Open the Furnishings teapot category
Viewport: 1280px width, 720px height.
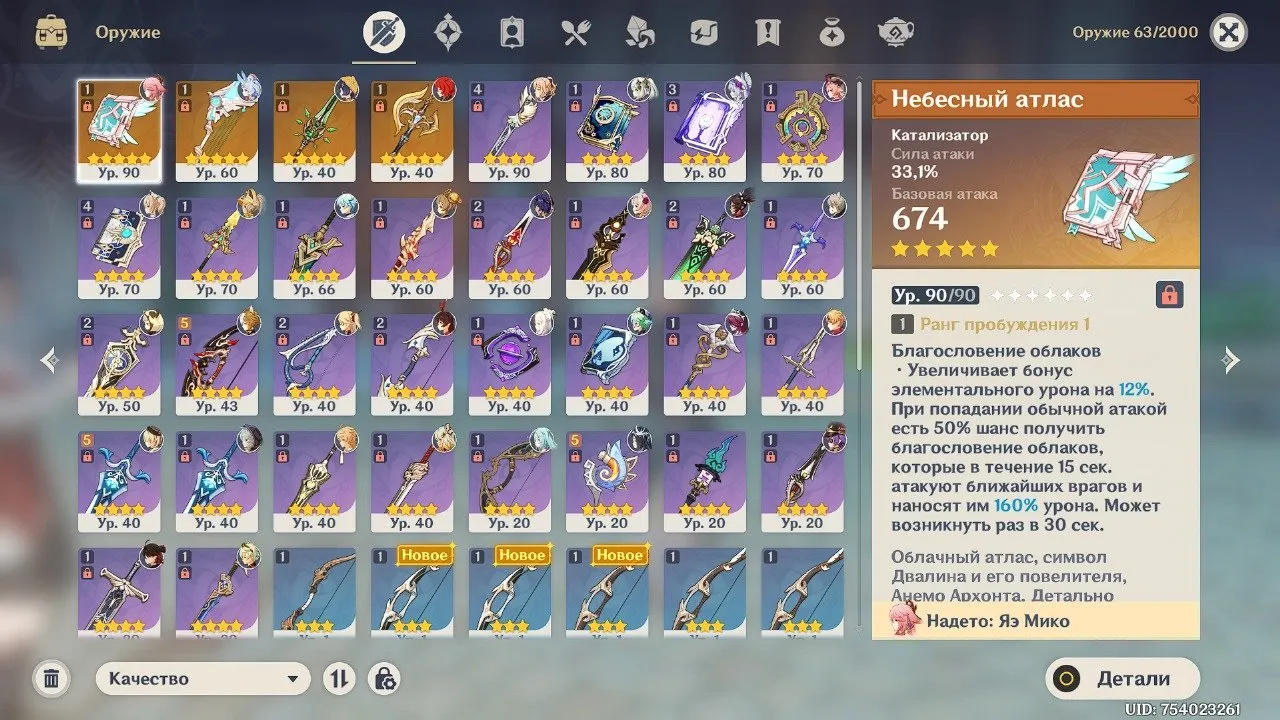pos(895,31)
